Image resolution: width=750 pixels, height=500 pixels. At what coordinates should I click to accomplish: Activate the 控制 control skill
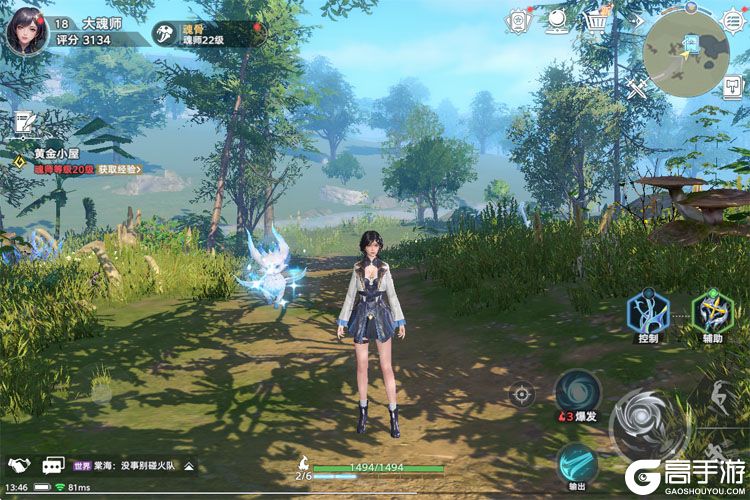[647, 313]
